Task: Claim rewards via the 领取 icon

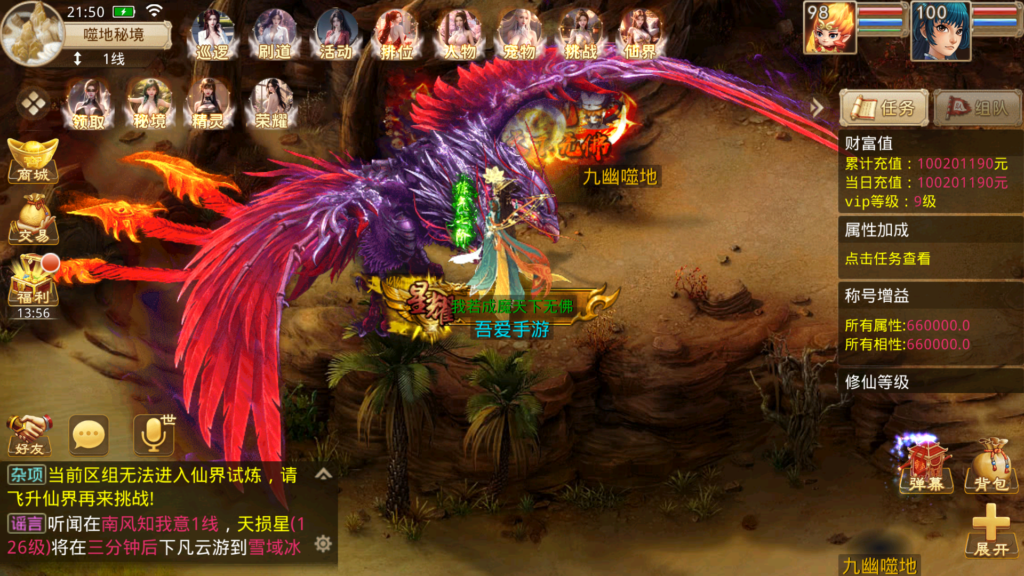Action: point(88,103)
